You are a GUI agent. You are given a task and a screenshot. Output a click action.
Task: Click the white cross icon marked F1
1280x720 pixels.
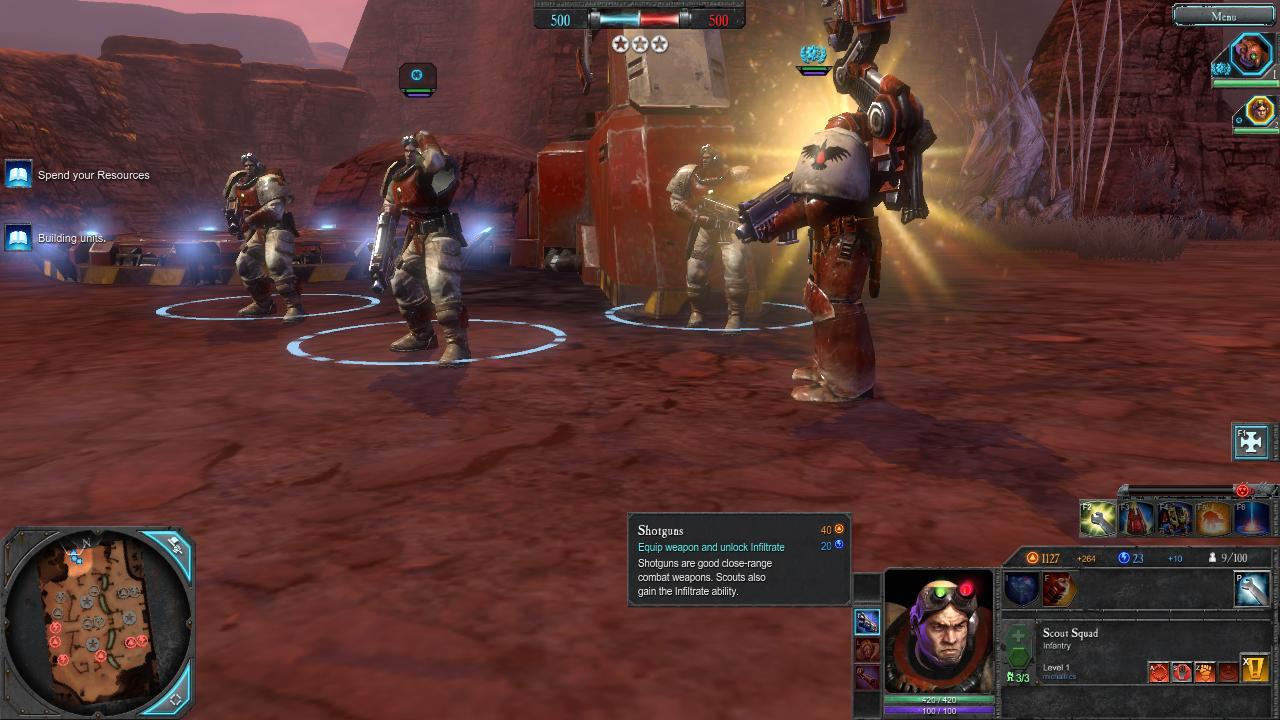(x=1251, y=441)
